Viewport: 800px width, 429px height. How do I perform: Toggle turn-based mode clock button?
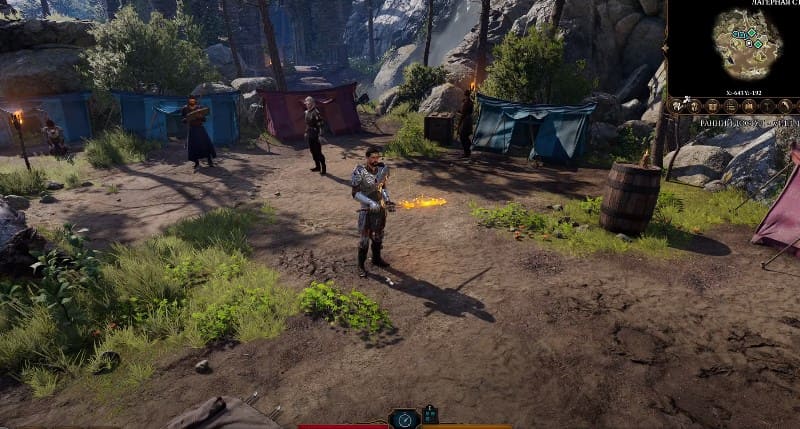[x=404, y=420]
